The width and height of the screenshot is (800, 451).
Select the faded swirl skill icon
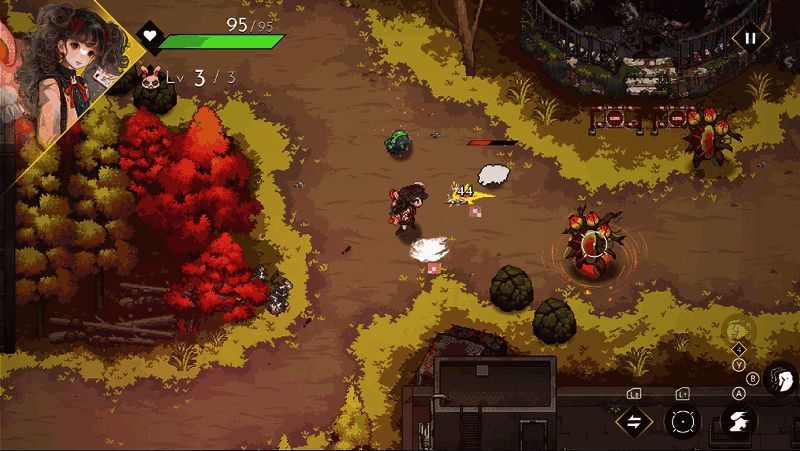click(x=738, y=329)
